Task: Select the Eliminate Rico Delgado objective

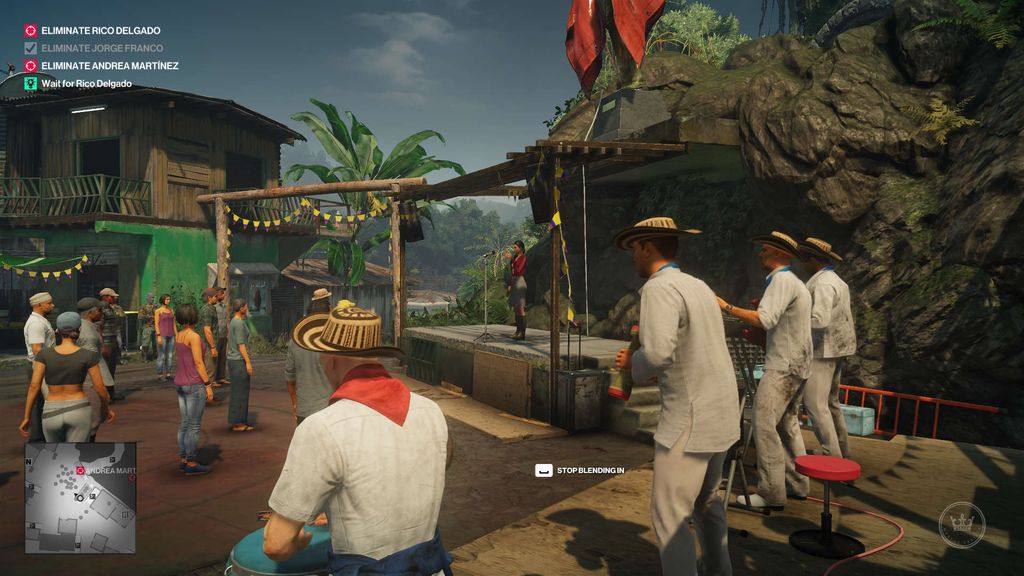Action: point(100,31)
